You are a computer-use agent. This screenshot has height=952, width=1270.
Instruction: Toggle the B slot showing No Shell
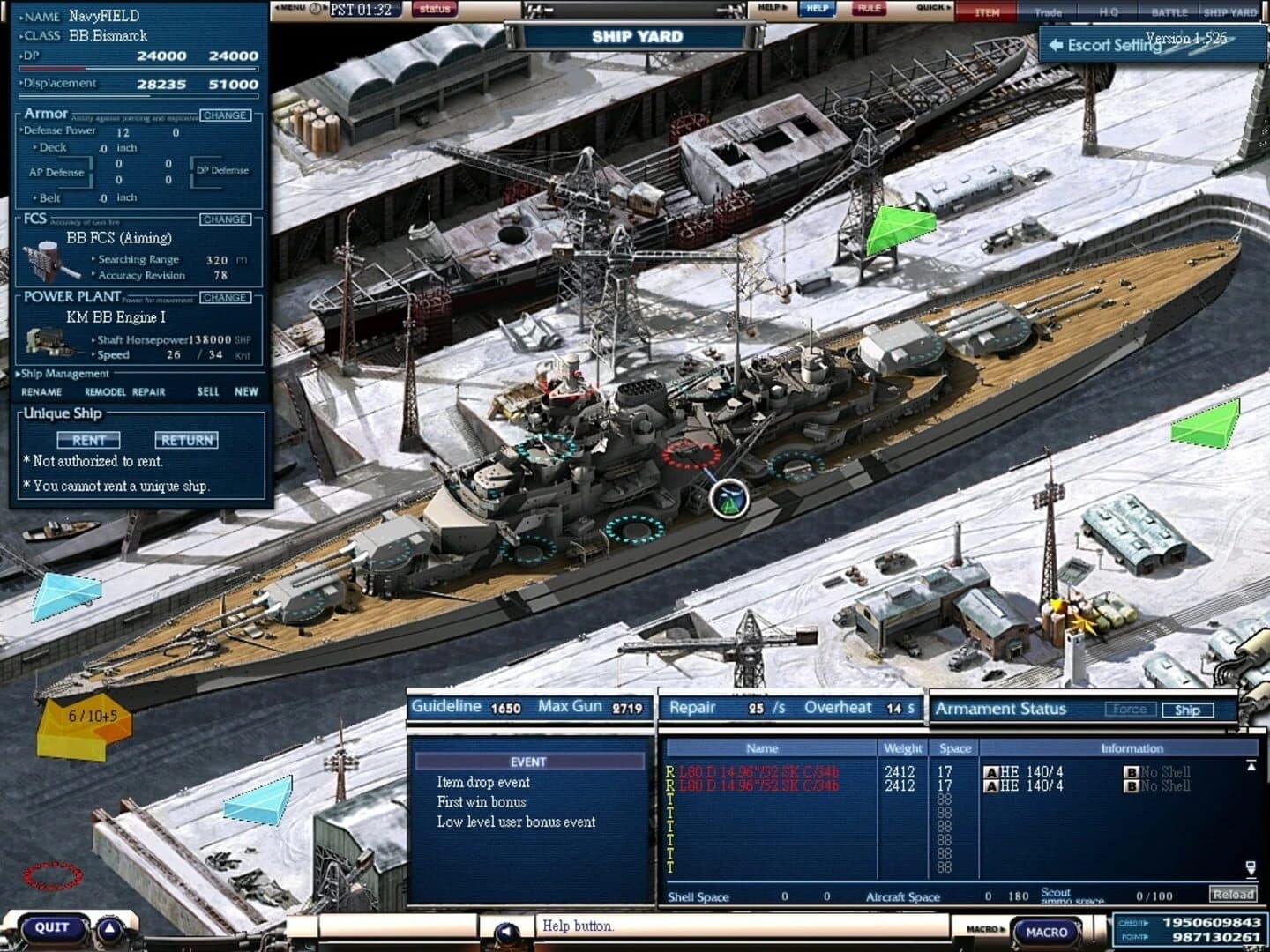tap(1132, 770)
